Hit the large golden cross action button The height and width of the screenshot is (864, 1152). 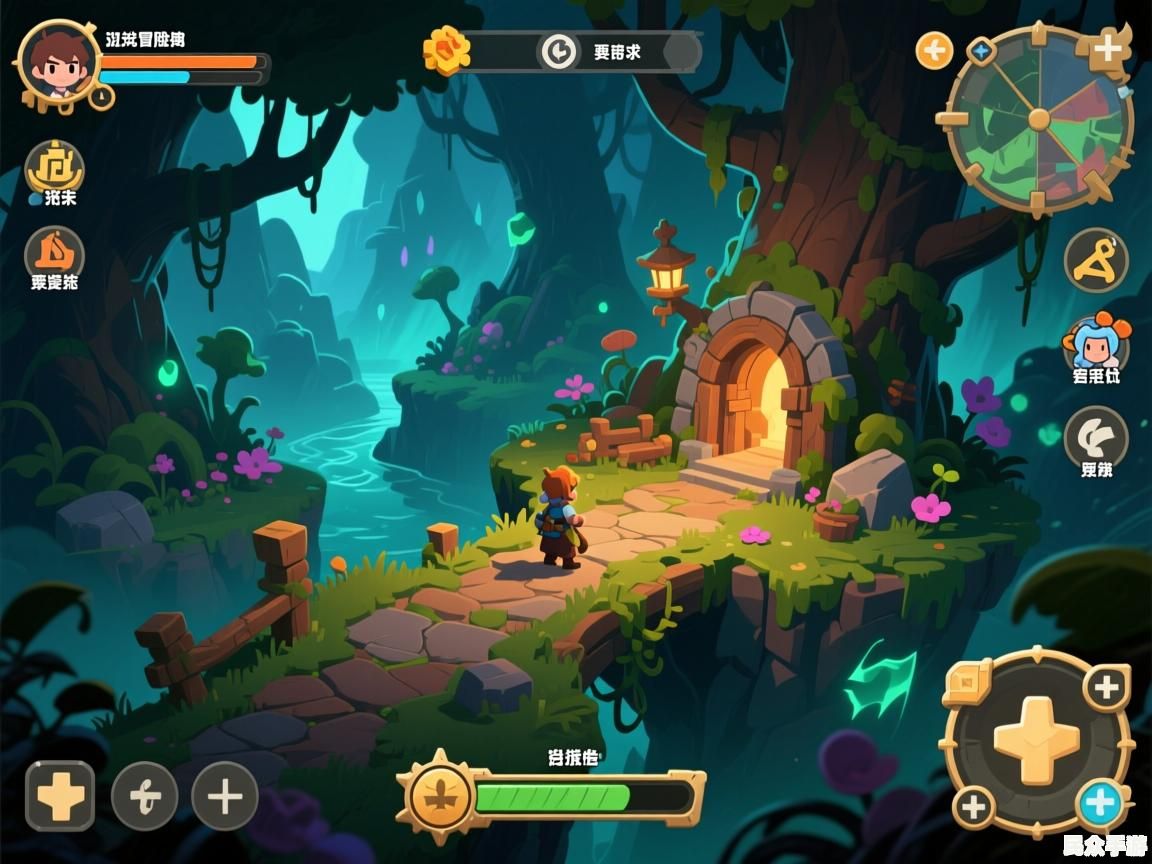tap(1037, 741)
